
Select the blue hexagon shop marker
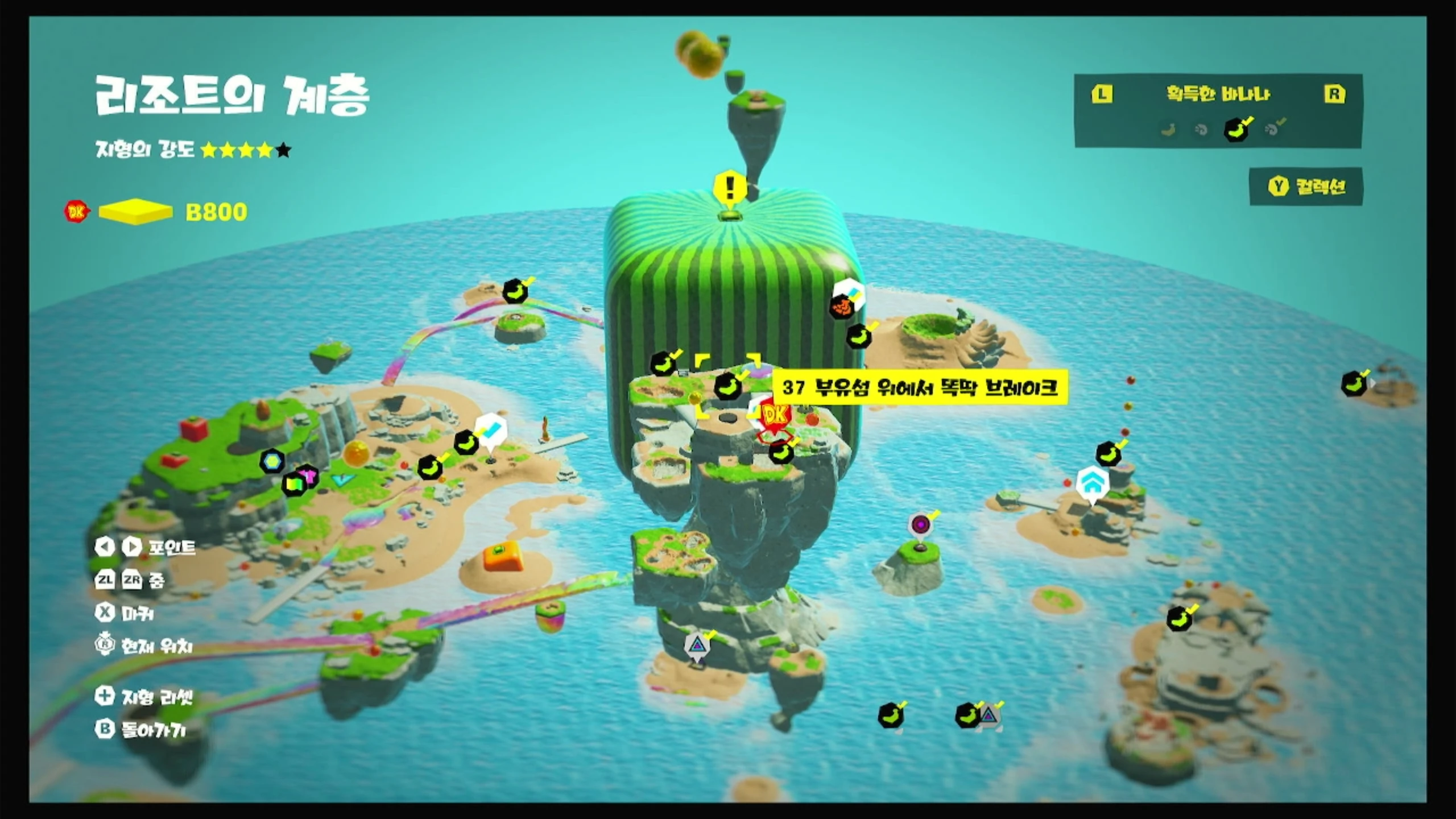pos(272,461)
